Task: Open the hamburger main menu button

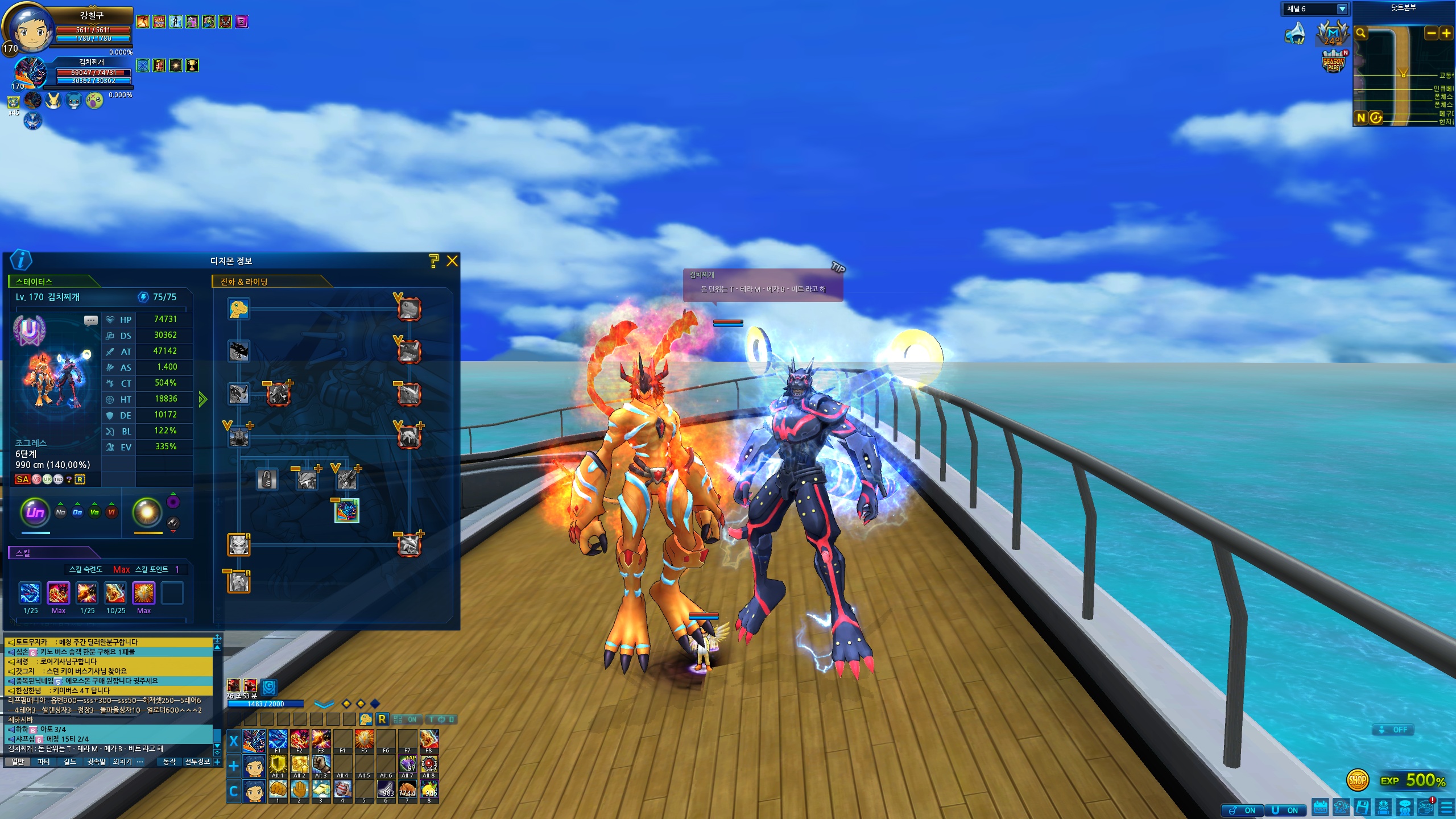Action: coord(1446,807)
